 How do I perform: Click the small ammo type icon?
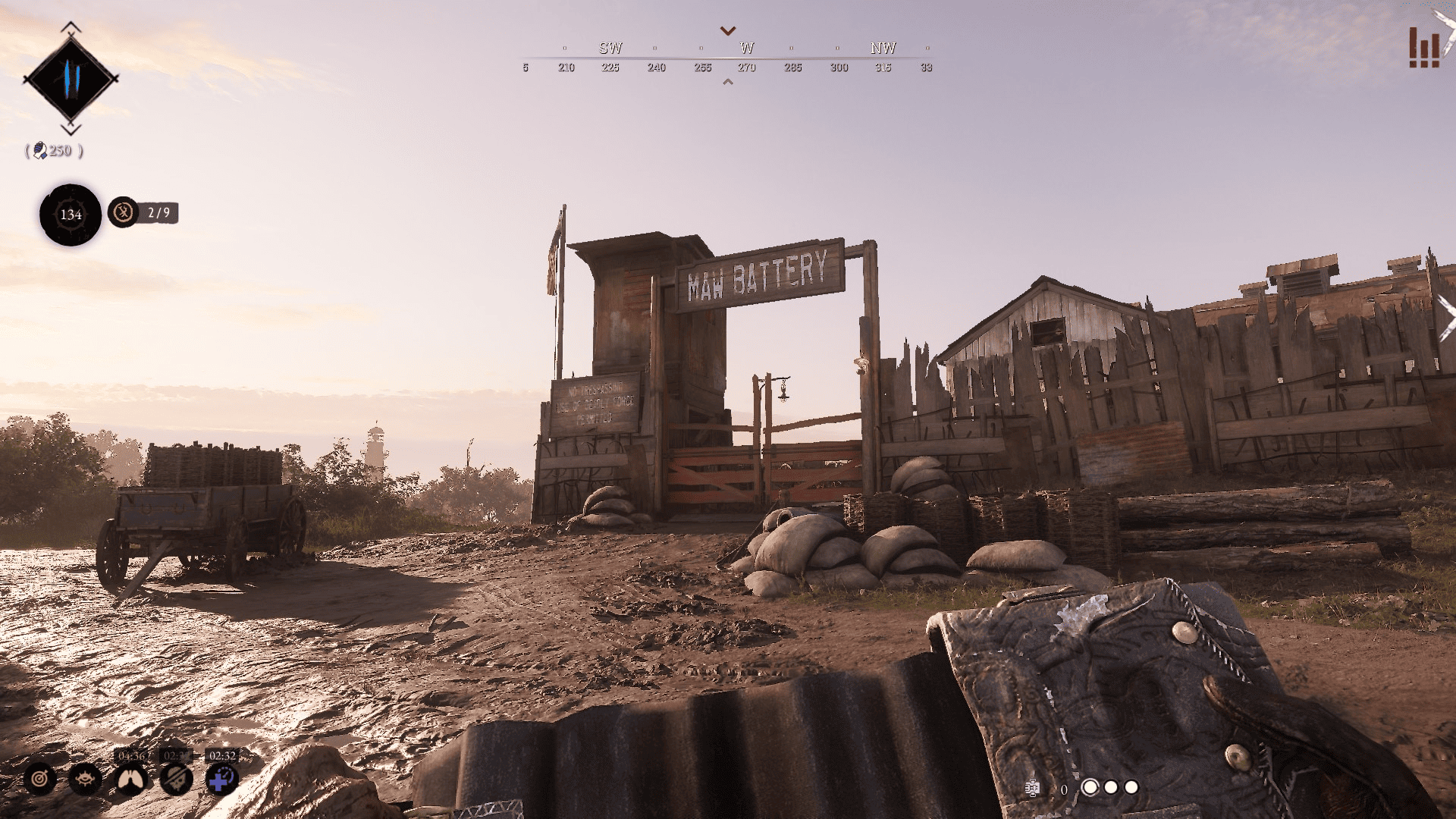(1031, 788)
